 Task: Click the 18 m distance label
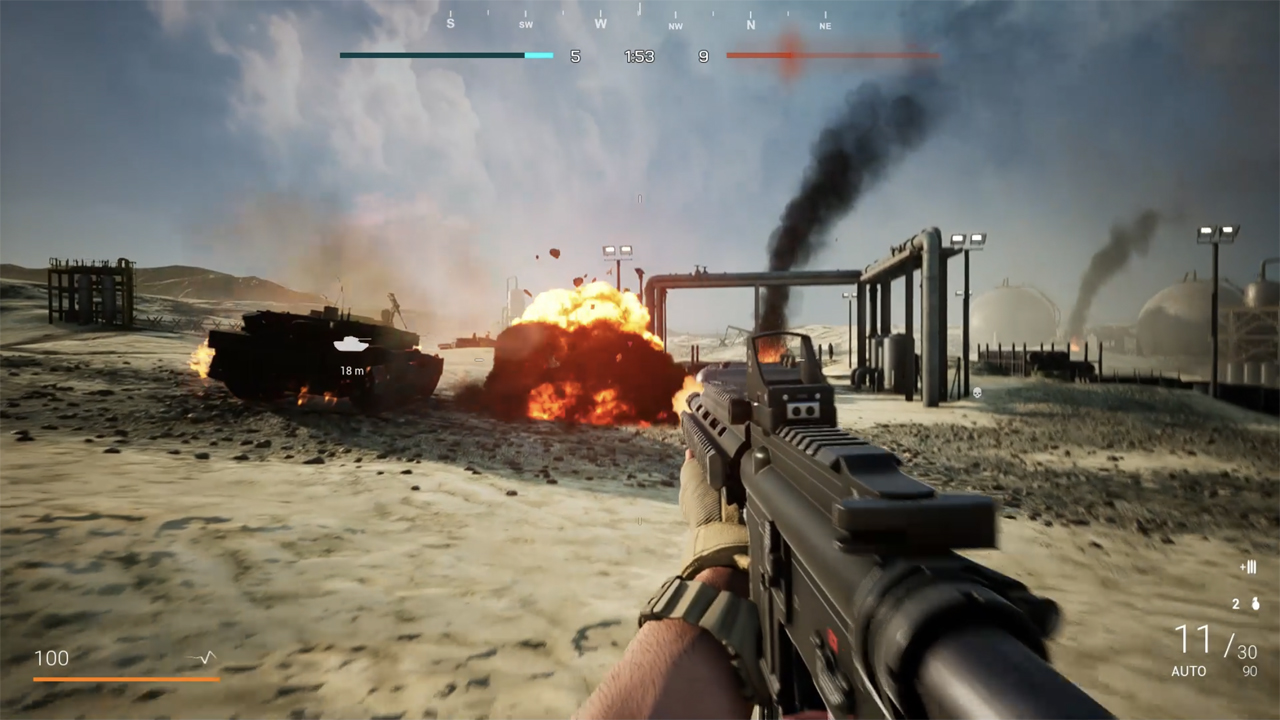(x=352, y=370)
